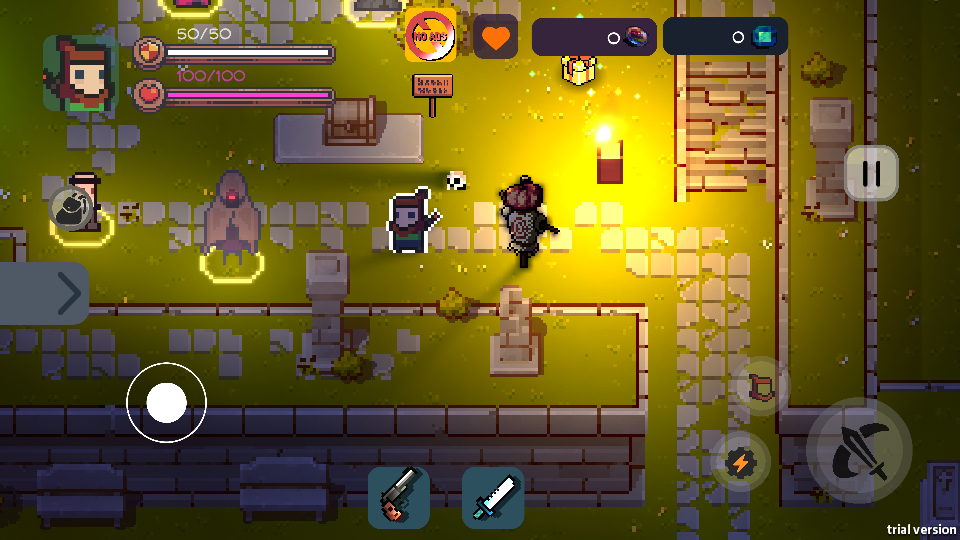This screenshot has height=540, width=960.
Task: Tap the red-haired hero portrait
Action: [x=79, y=73]
